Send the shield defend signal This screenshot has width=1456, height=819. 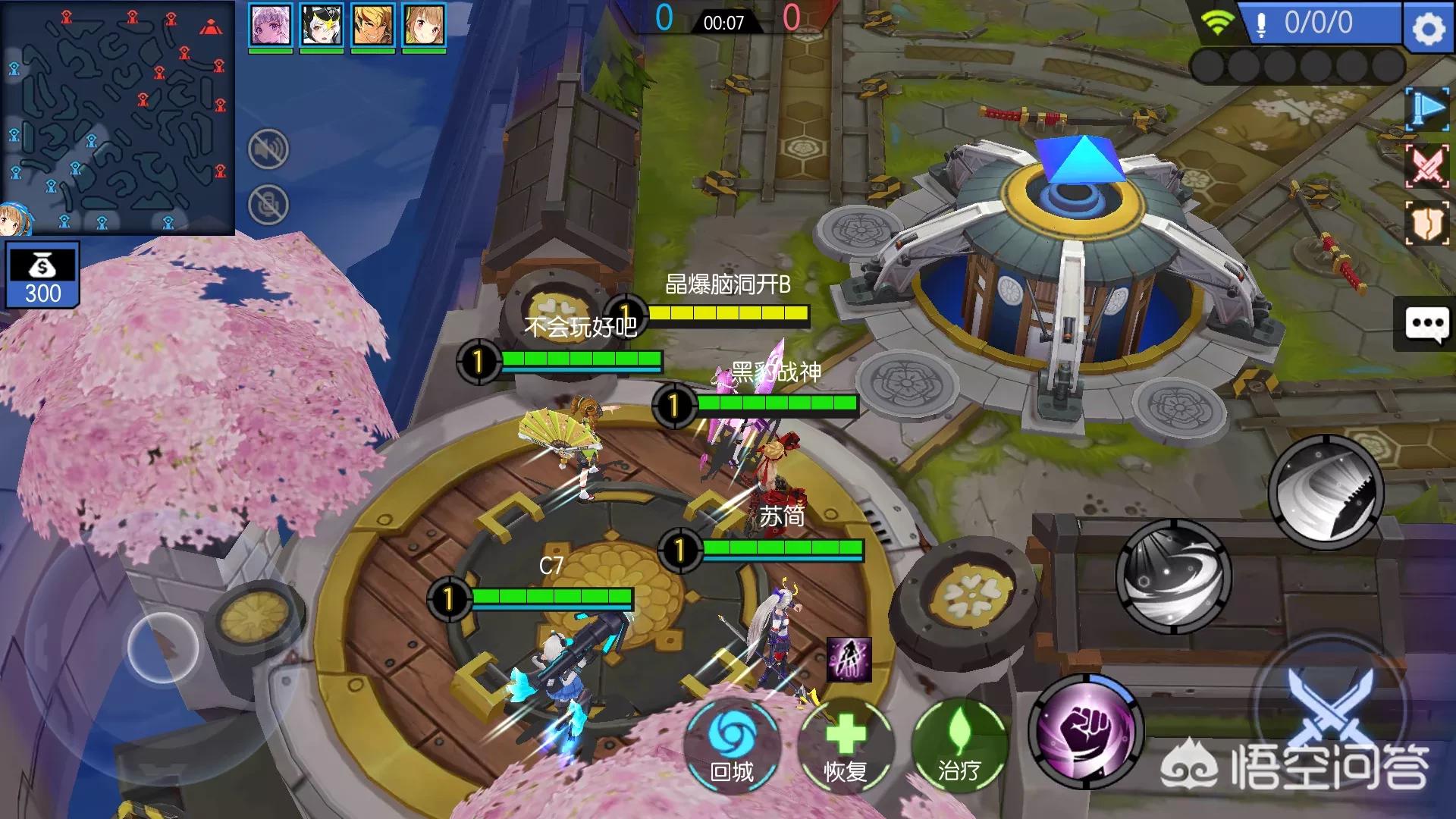[1427, 223]
